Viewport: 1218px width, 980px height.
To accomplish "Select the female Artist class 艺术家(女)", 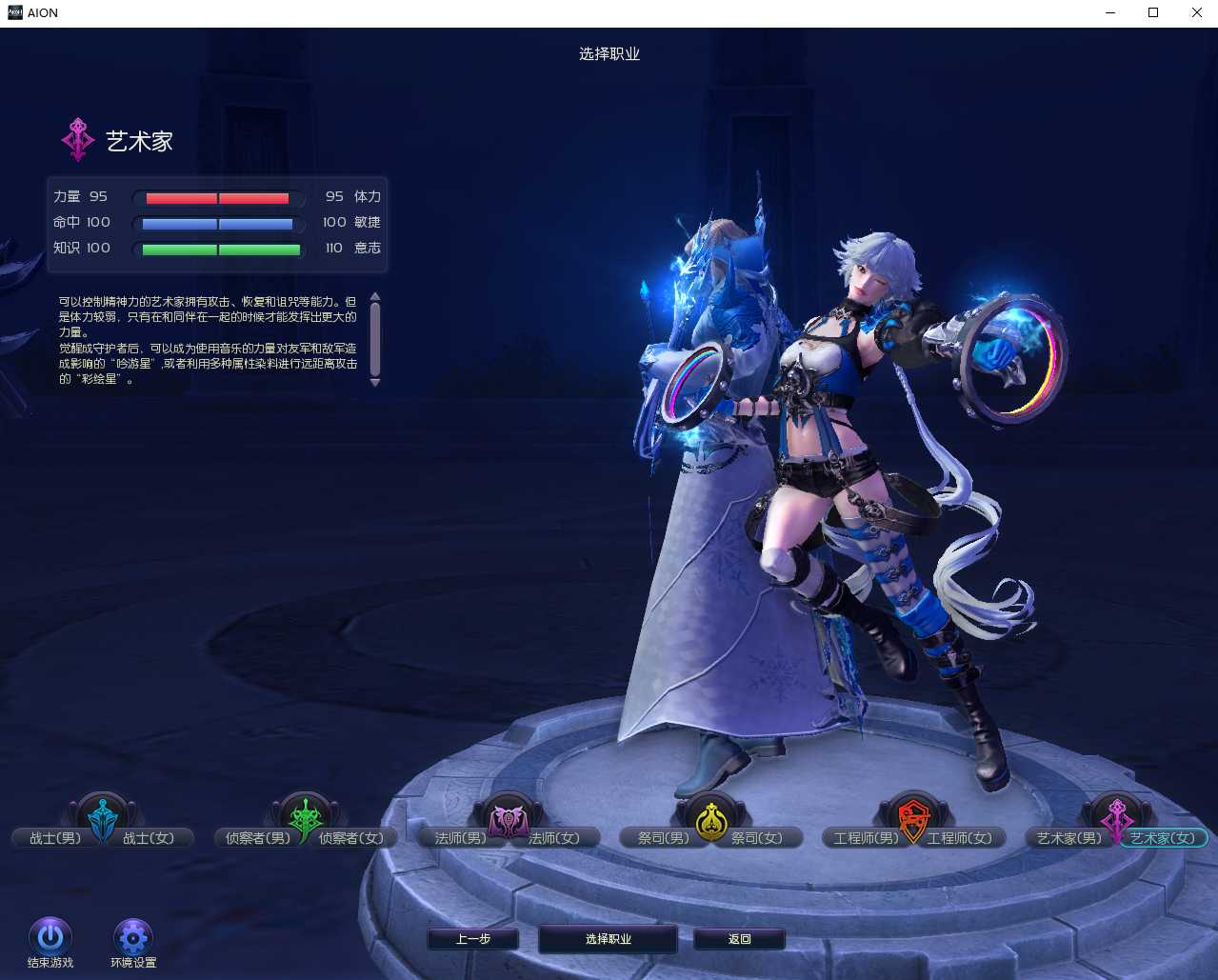I will (x=1163, y=838).
